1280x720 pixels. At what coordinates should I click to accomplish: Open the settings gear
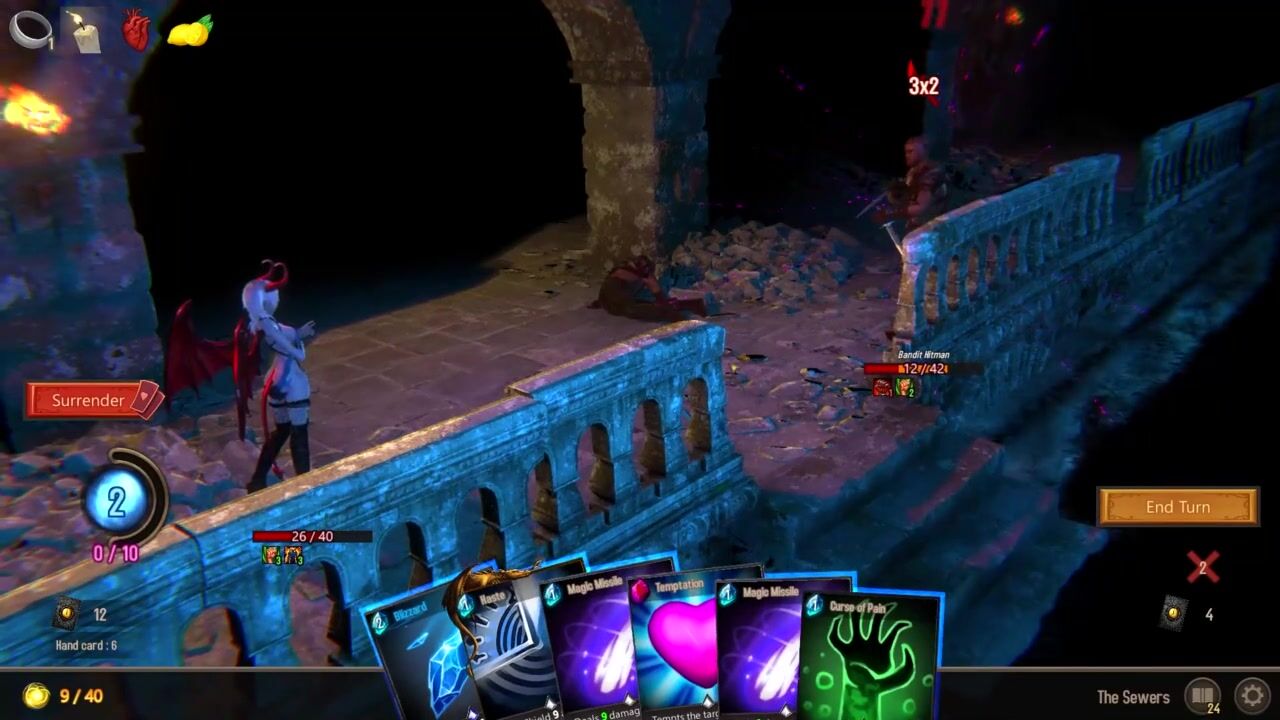click(x=1252, y=695)
